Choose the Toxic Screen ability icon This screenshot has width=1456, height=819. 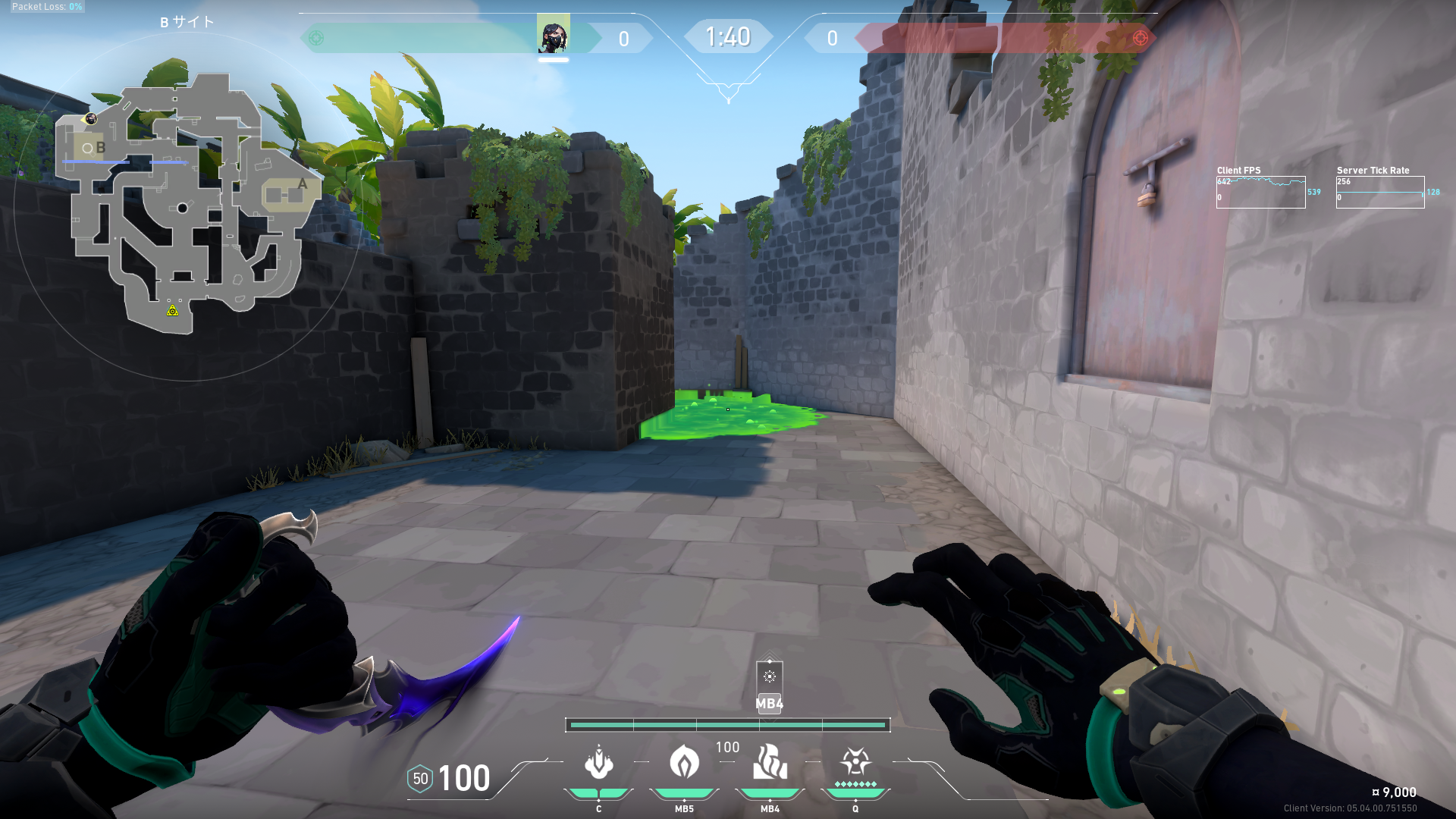770,761
